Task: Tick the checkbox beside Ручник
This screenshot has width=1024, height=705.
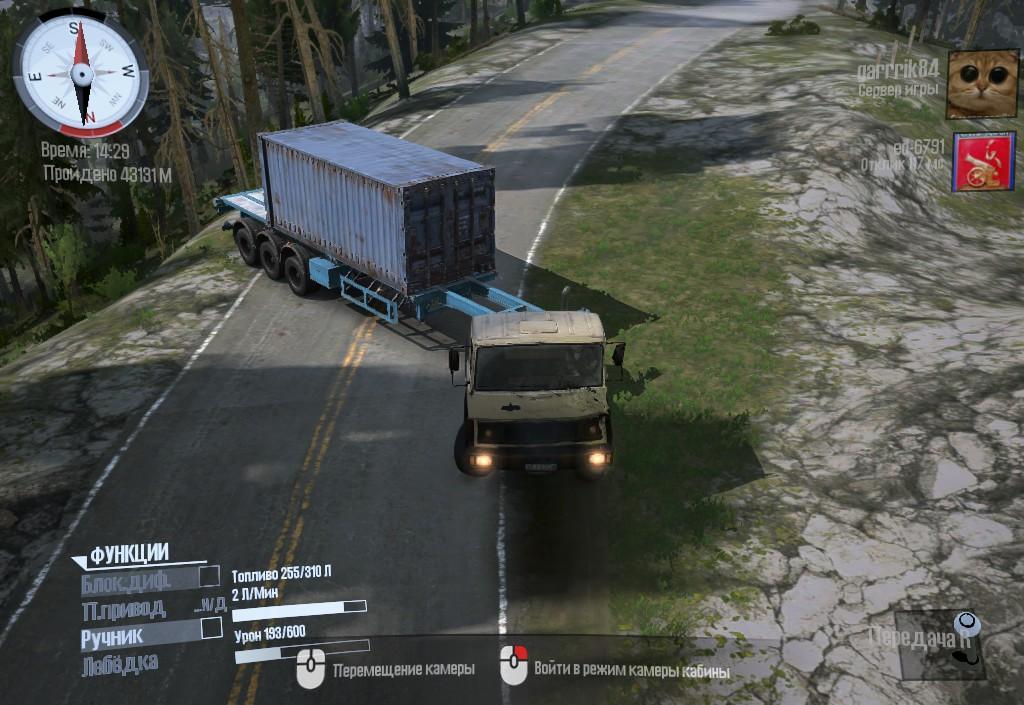Action: click(211, 628)
